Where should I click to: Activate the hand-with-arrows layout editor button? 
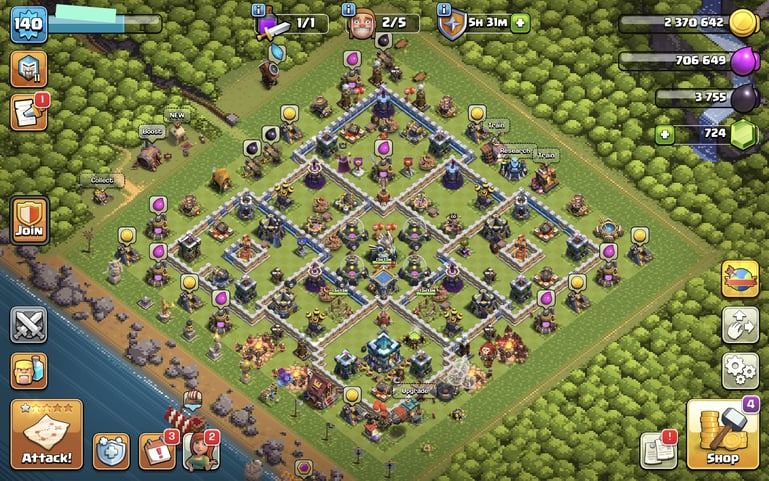(739, 324)
